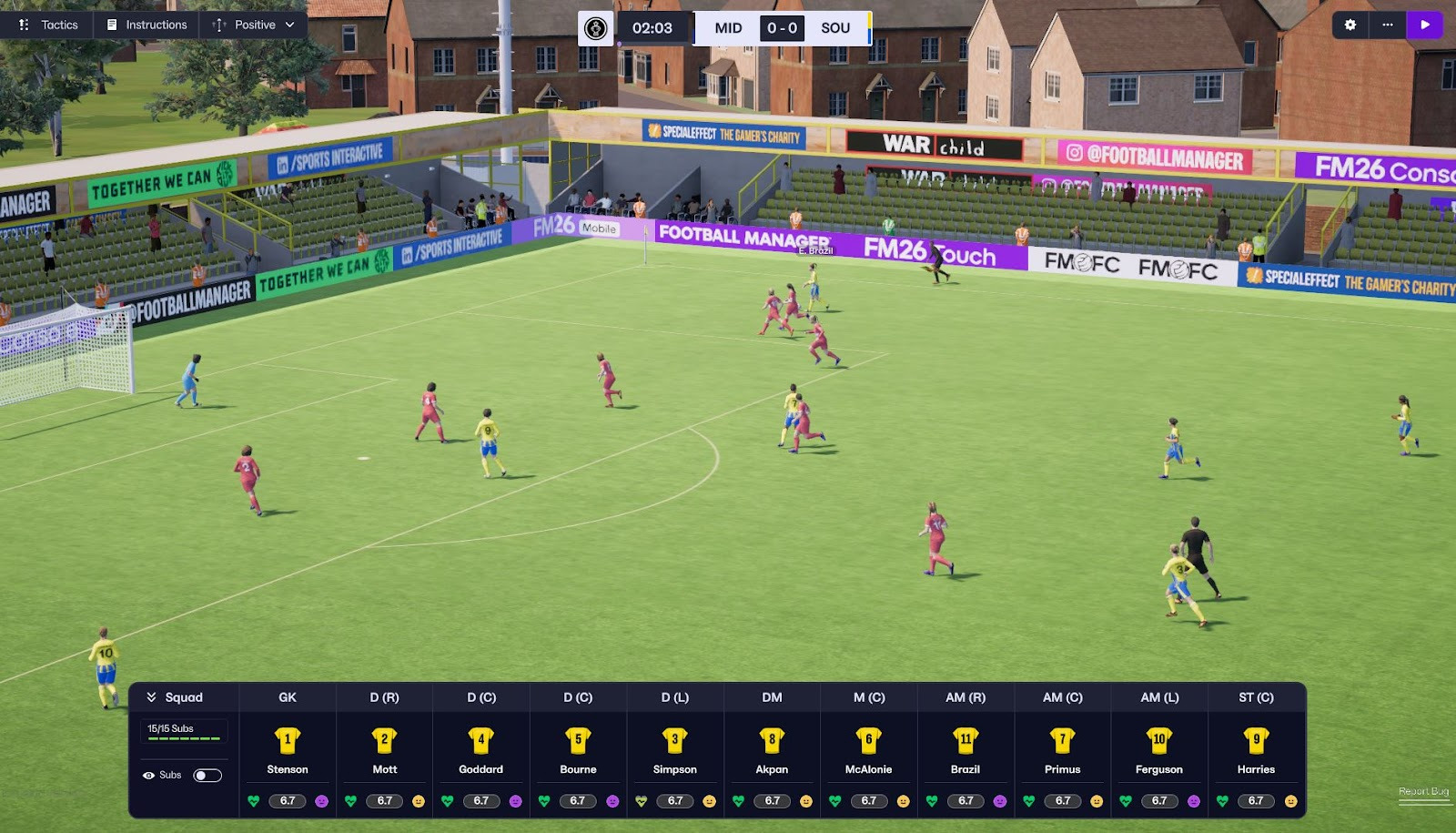The image size is (1456, 833).
Task: Choose striker Harries number 9
Action: coord(1256,740)
